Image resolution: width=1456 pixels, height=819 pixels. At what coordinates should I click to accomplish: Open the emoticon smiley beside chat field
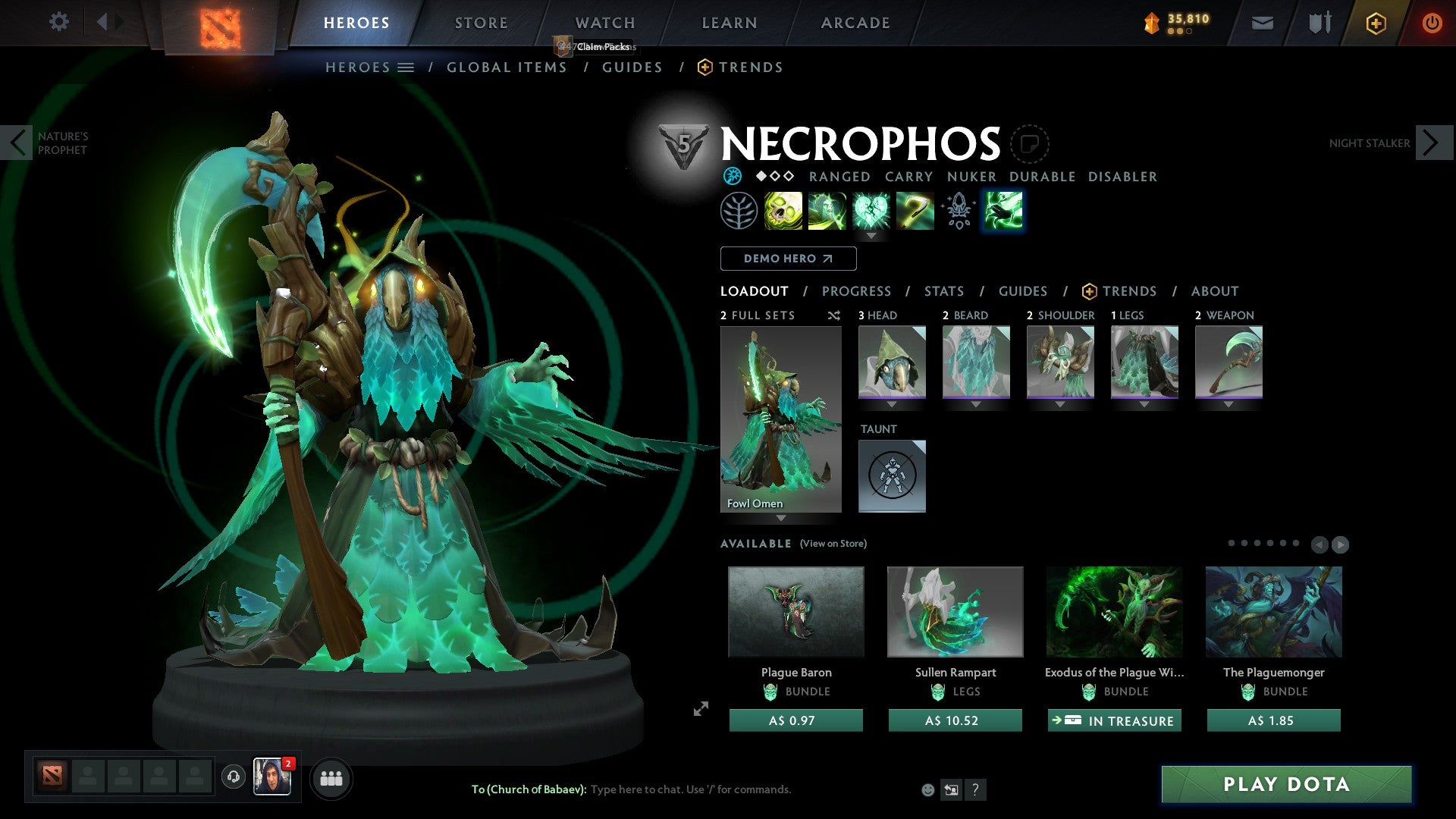coord(927,789)
